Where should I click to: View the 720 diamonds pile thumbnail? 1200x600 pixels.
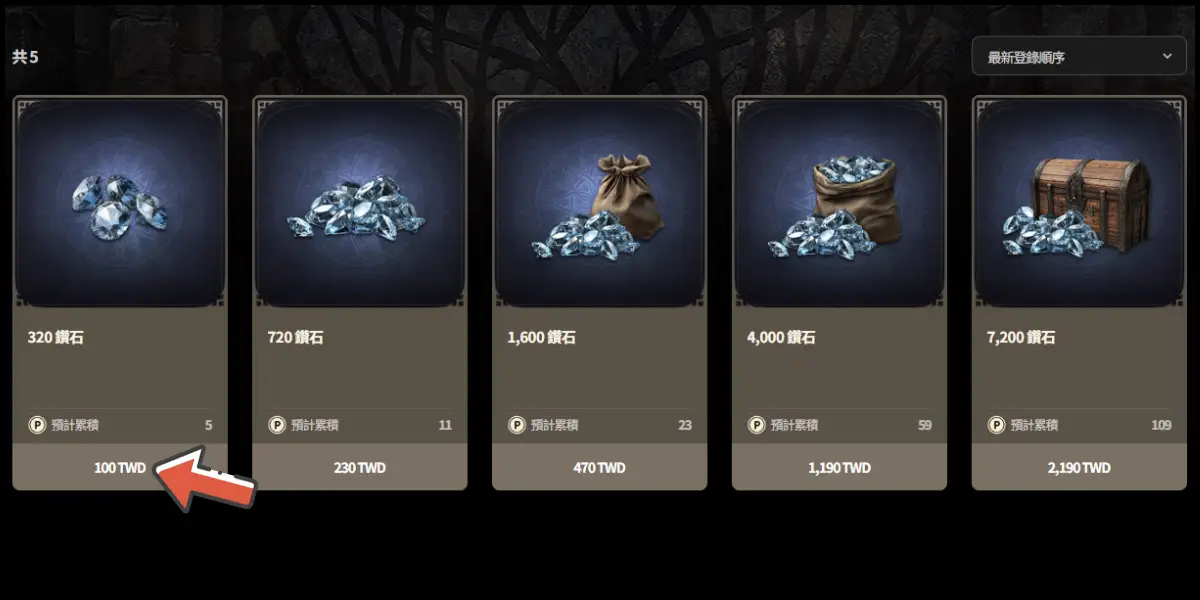click(x=360, y=203)
